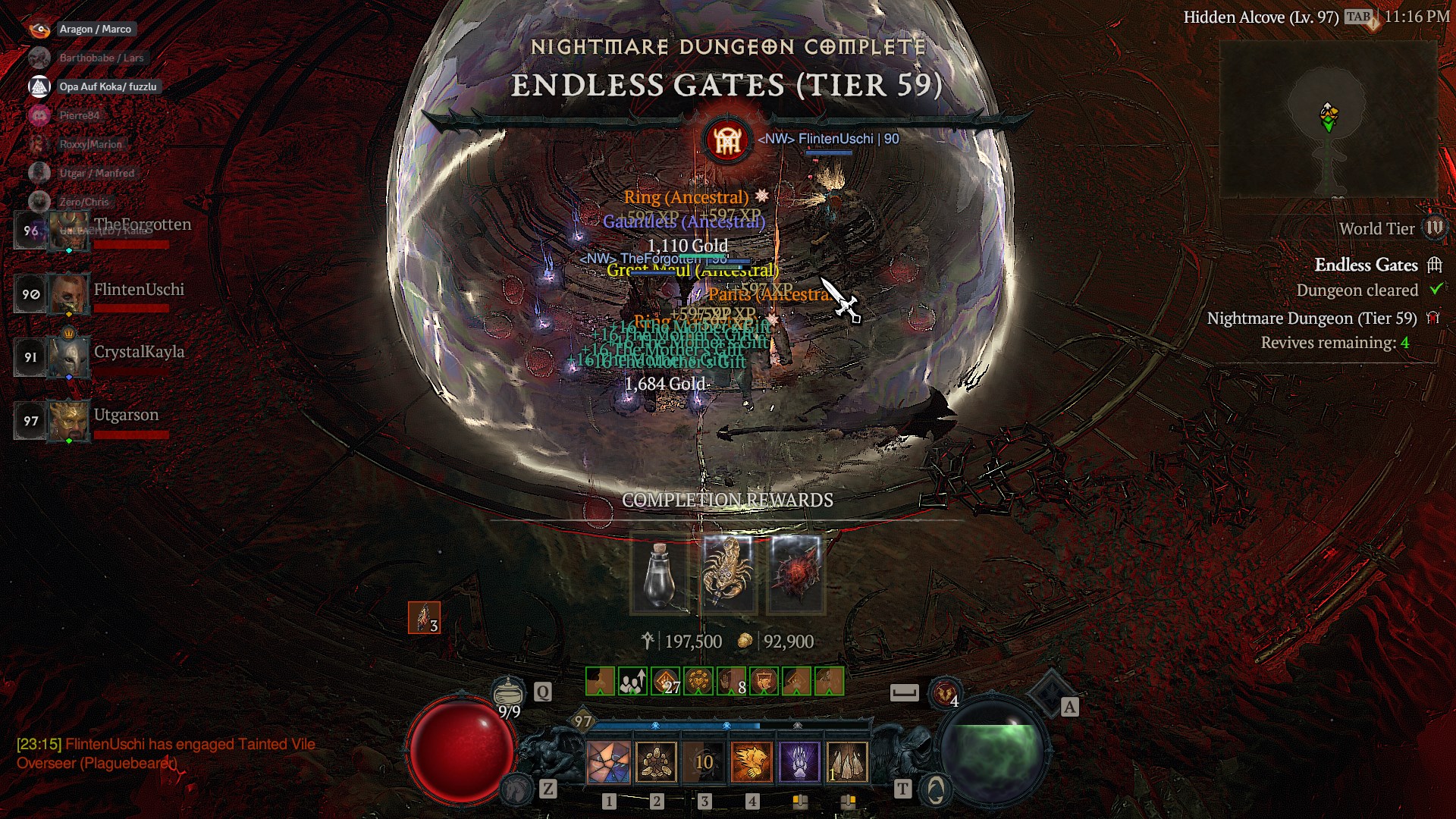Click the paw buff icon showing 27
The image size is (1456, 819).
[665, 682]
